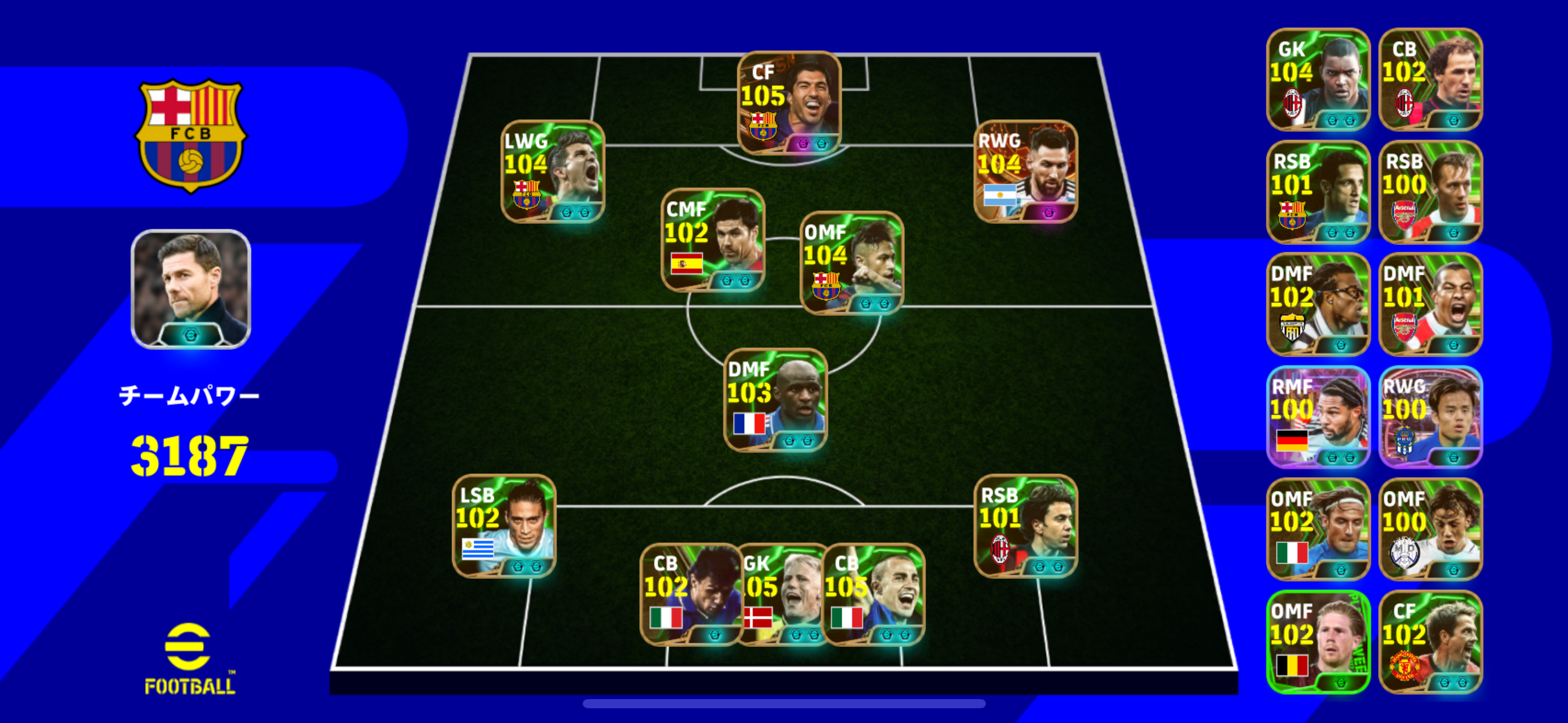Choose the LWG 104 player card

(553, 172)
